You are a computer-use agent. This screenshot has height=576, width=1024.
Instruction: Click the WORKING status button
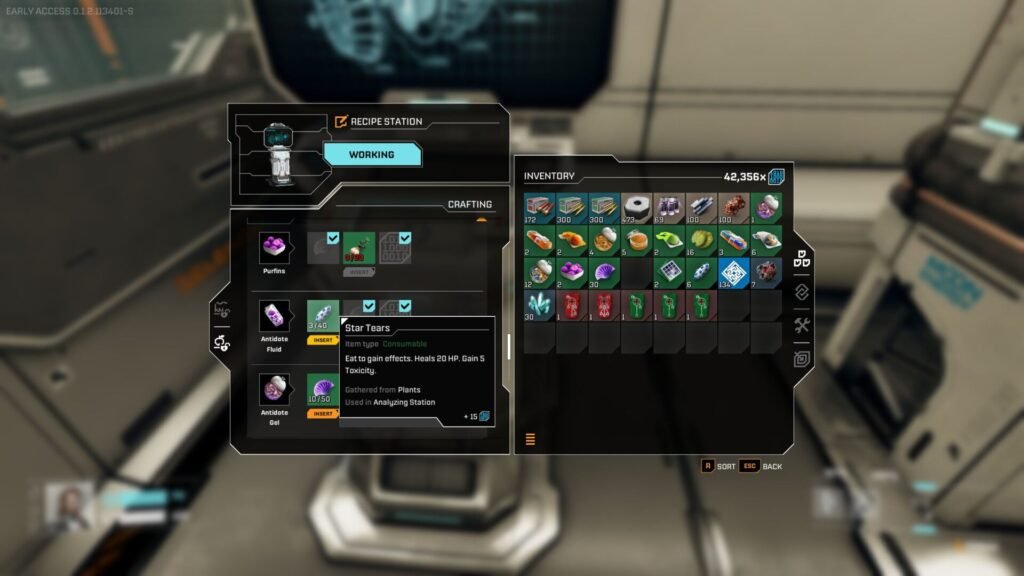371,155
